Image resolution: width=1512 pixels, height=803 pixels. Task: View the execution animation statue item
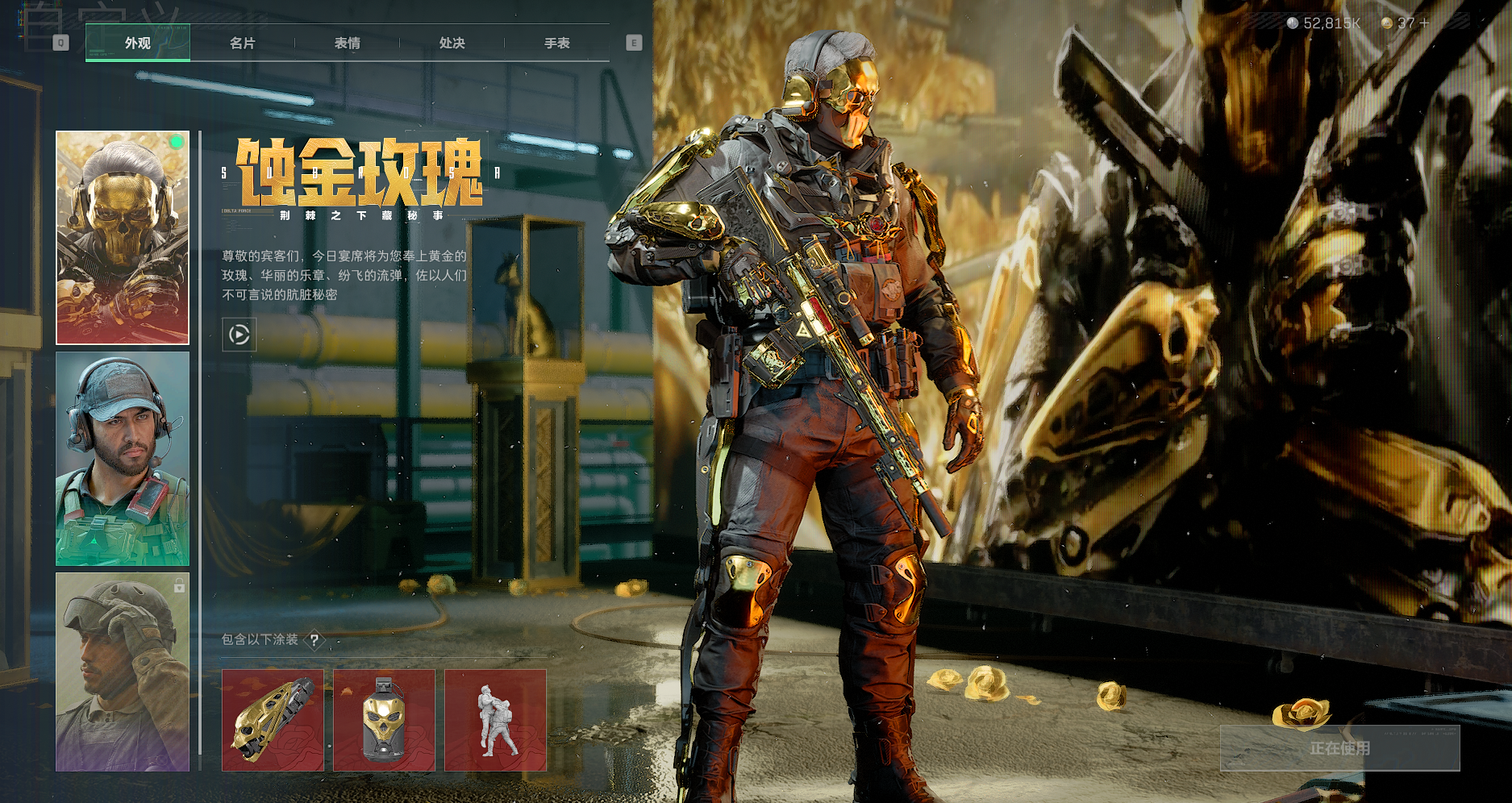click(495, 720)
